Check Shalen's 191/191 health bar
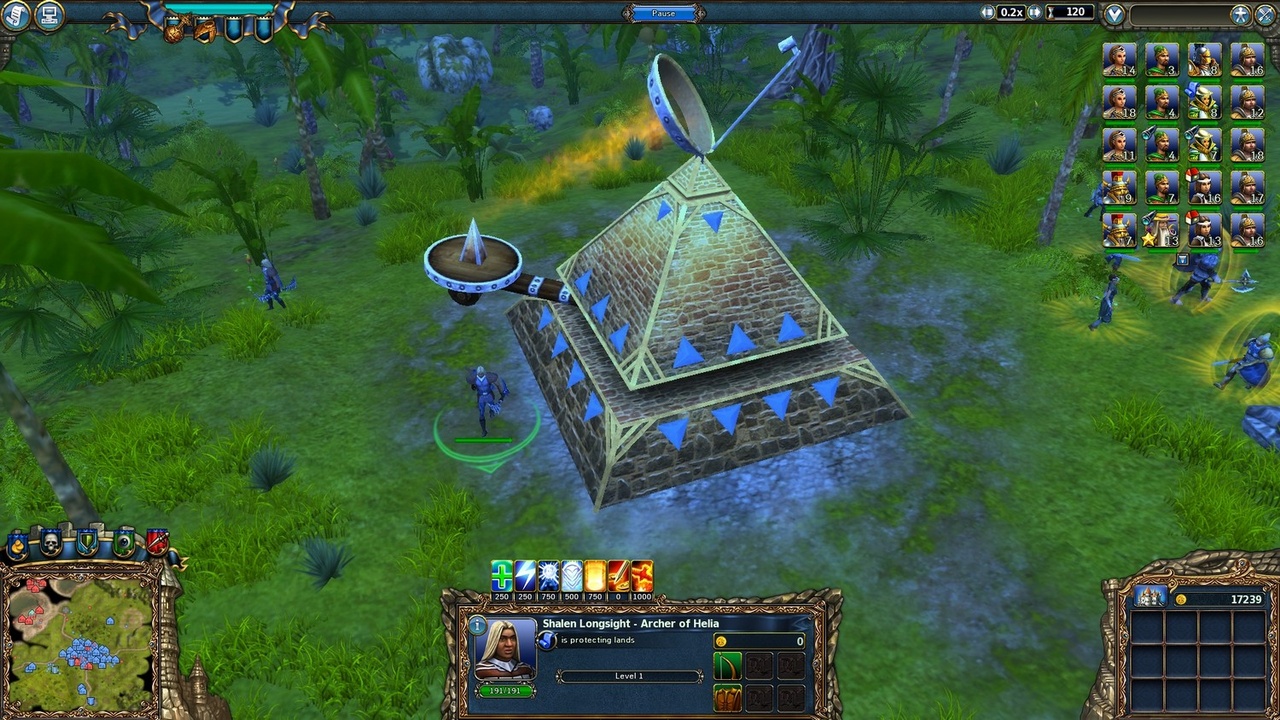The height and width of the screenshot is (720, 1280). (x=504, y=691)
